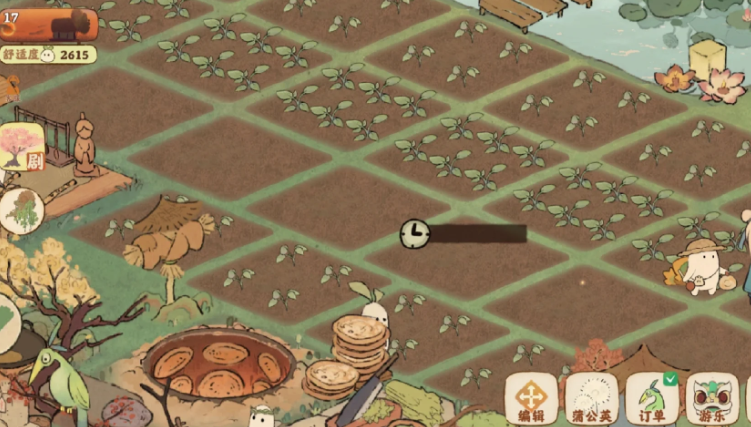Screen dimensions: 751x427
Task: Open the 游乐 lion-mask amusement button
Action: pos(711,398)
